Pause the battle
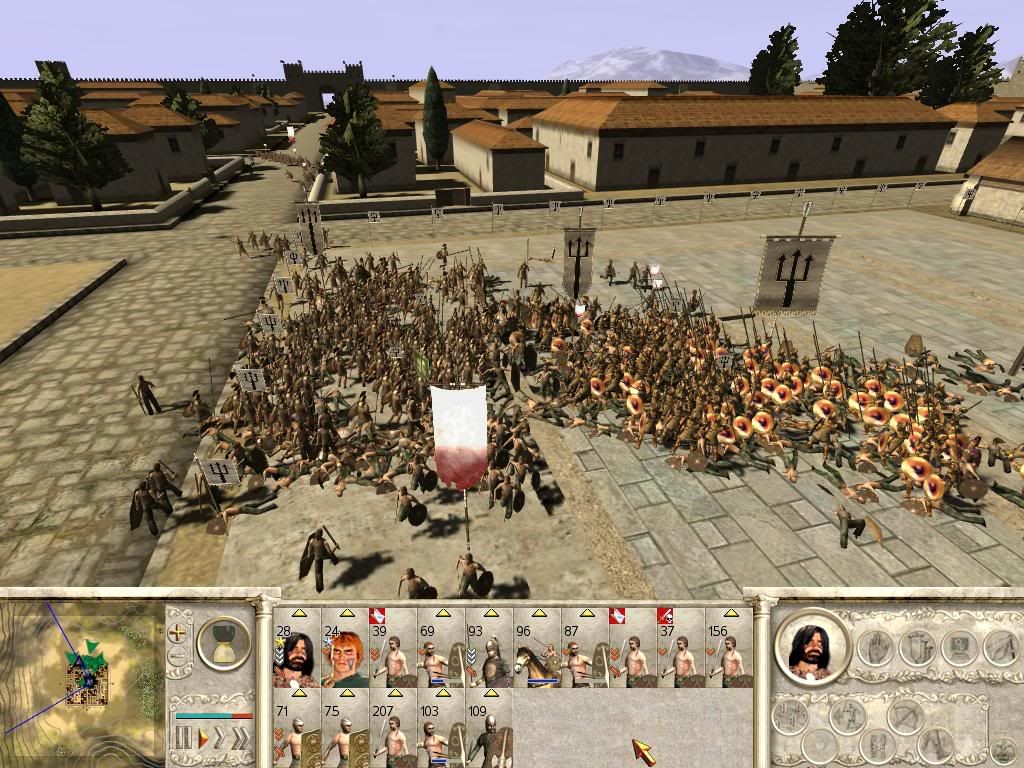Viewport: 1024px width, 768px height. click(184, 739)
